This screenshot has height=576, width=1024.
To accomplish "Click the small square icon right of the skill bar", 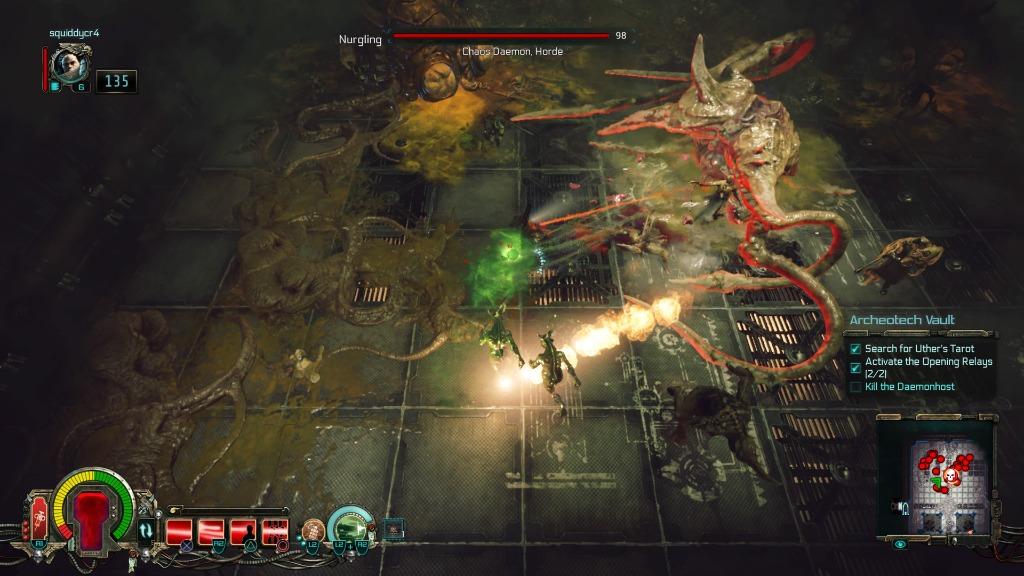I will [x=393, y=527].
